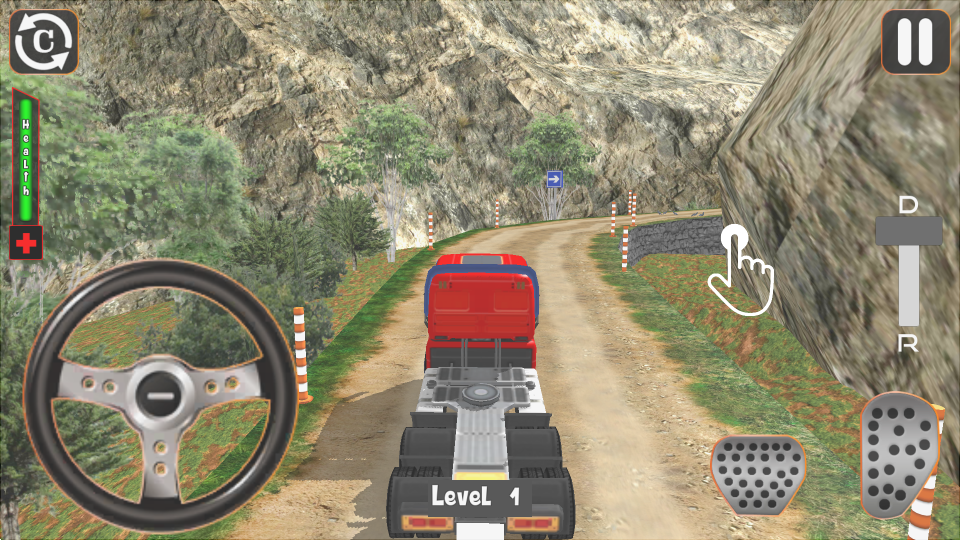Use the red cross health repair icon

(x=26, y=243)
